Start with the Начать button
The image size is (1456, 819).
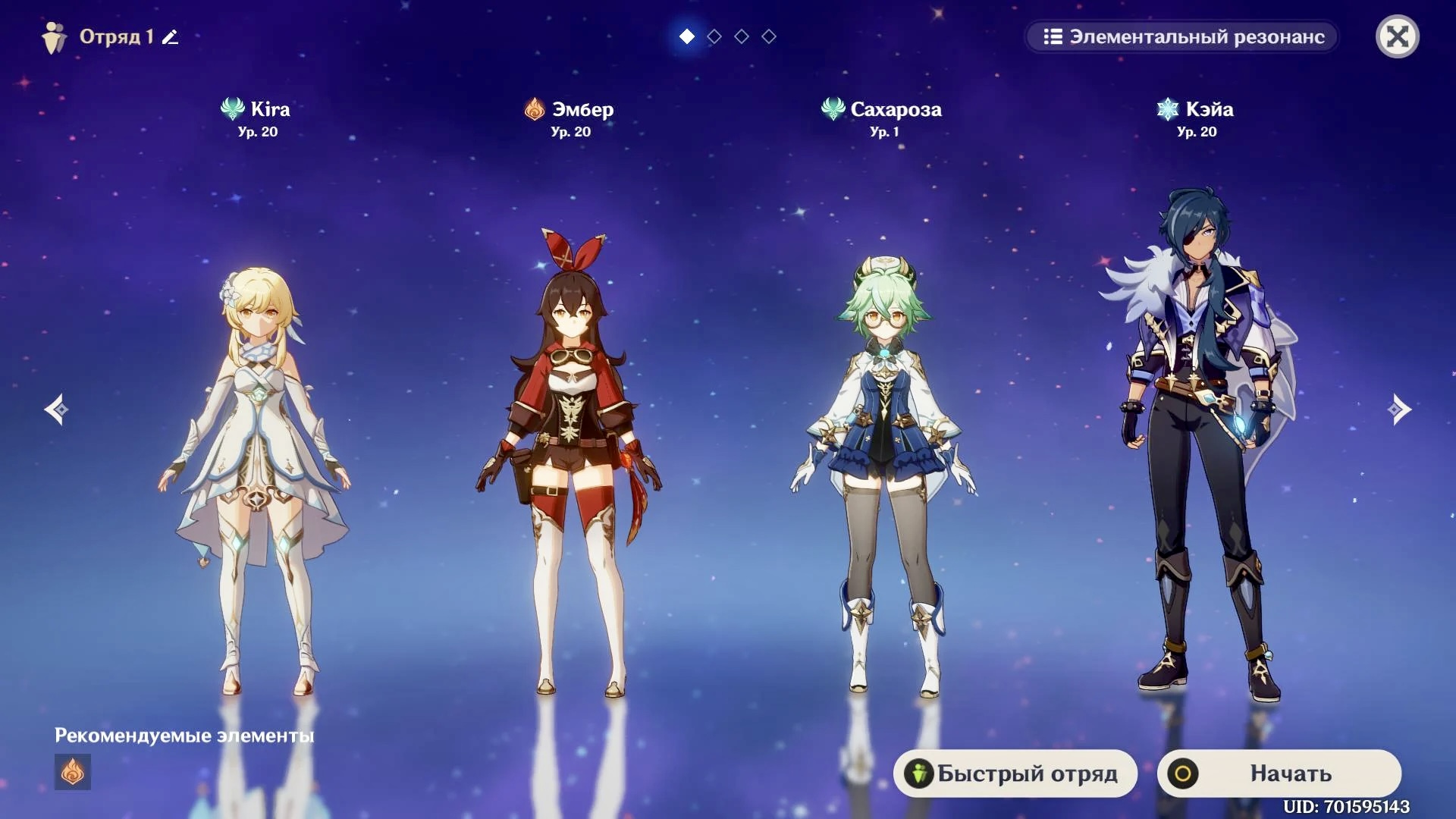1279,773
